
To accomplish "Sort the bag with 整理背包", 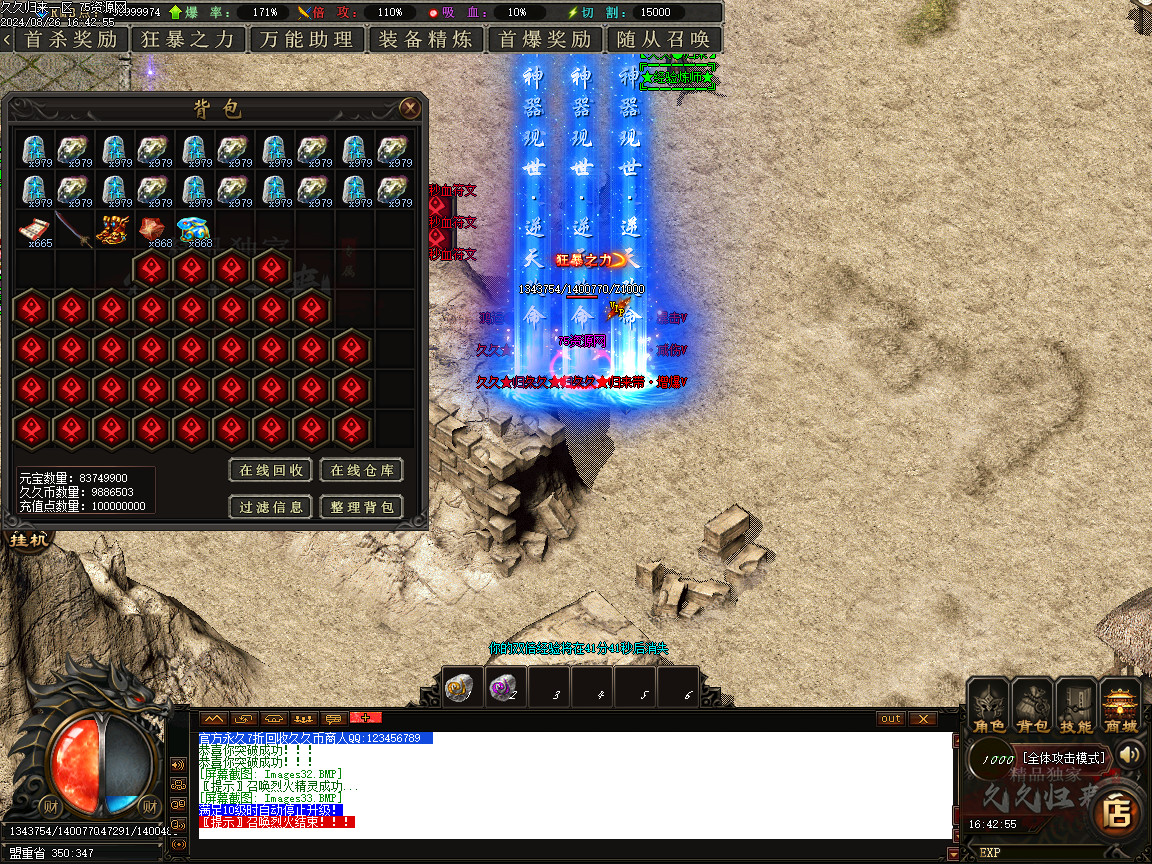I will click(361, 507).
